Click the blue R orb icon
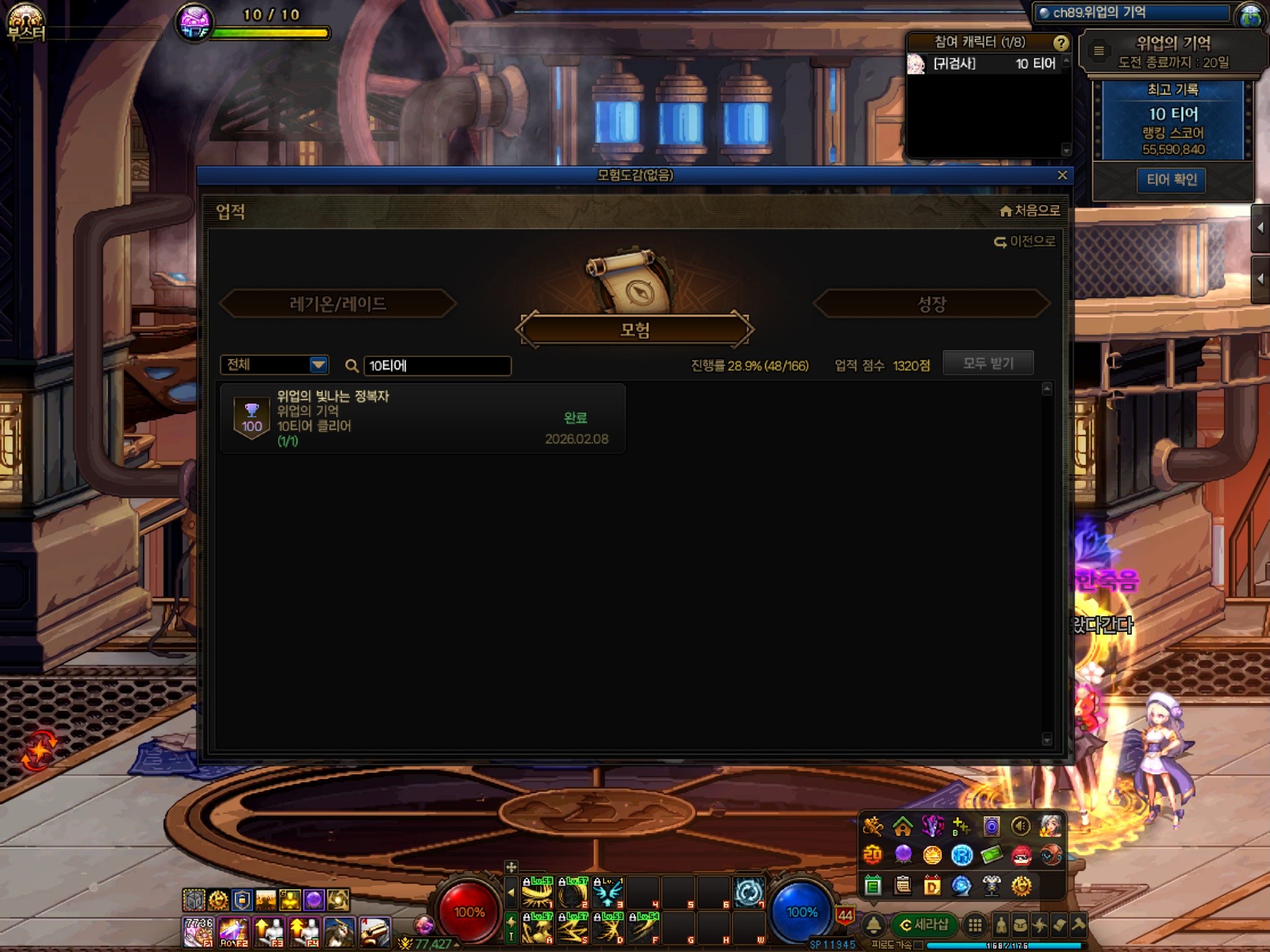The height and width of the screenshot is (952, 1270). pyautogui.click(x=961, y=855)
